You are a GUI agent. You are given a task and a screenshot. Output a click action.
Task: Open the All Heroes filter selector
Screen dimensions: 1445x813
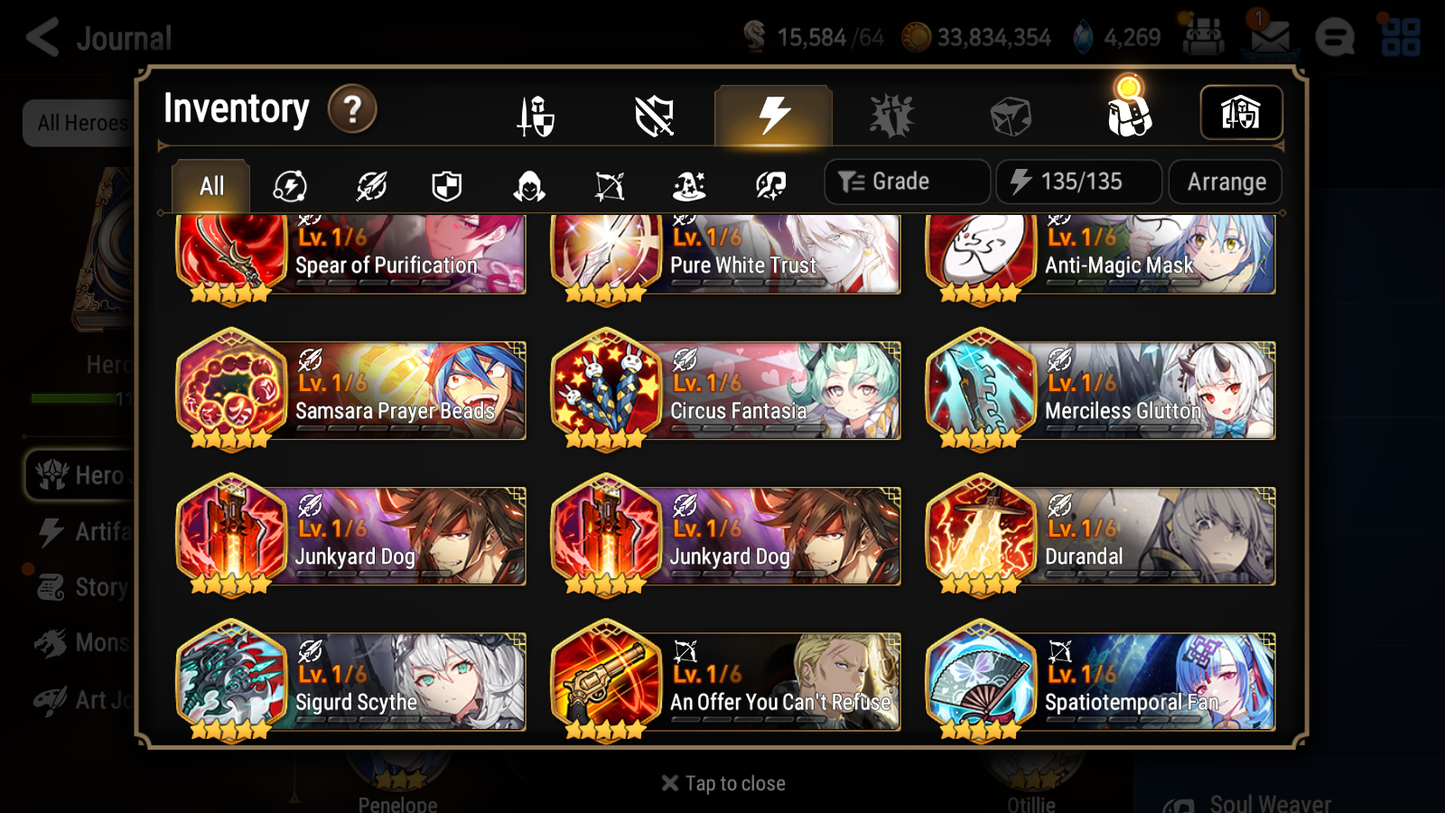point(82,122)
